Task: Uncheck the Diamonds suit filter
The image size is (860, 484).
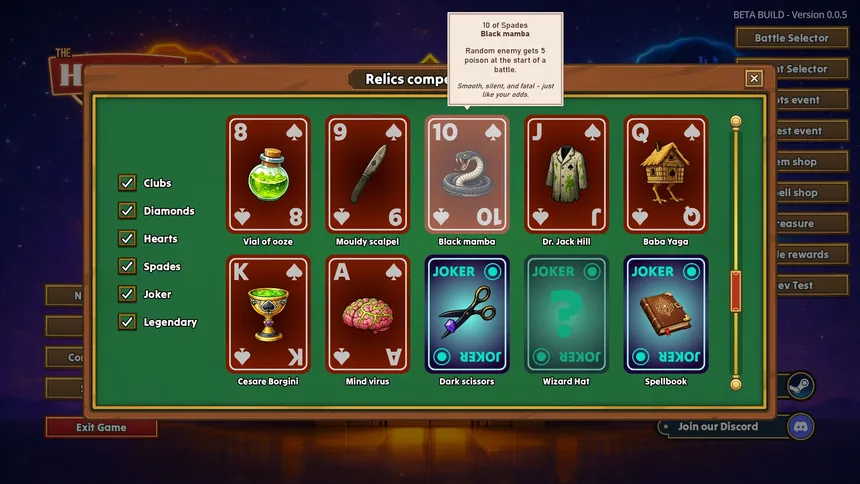Action: point(127,211)
